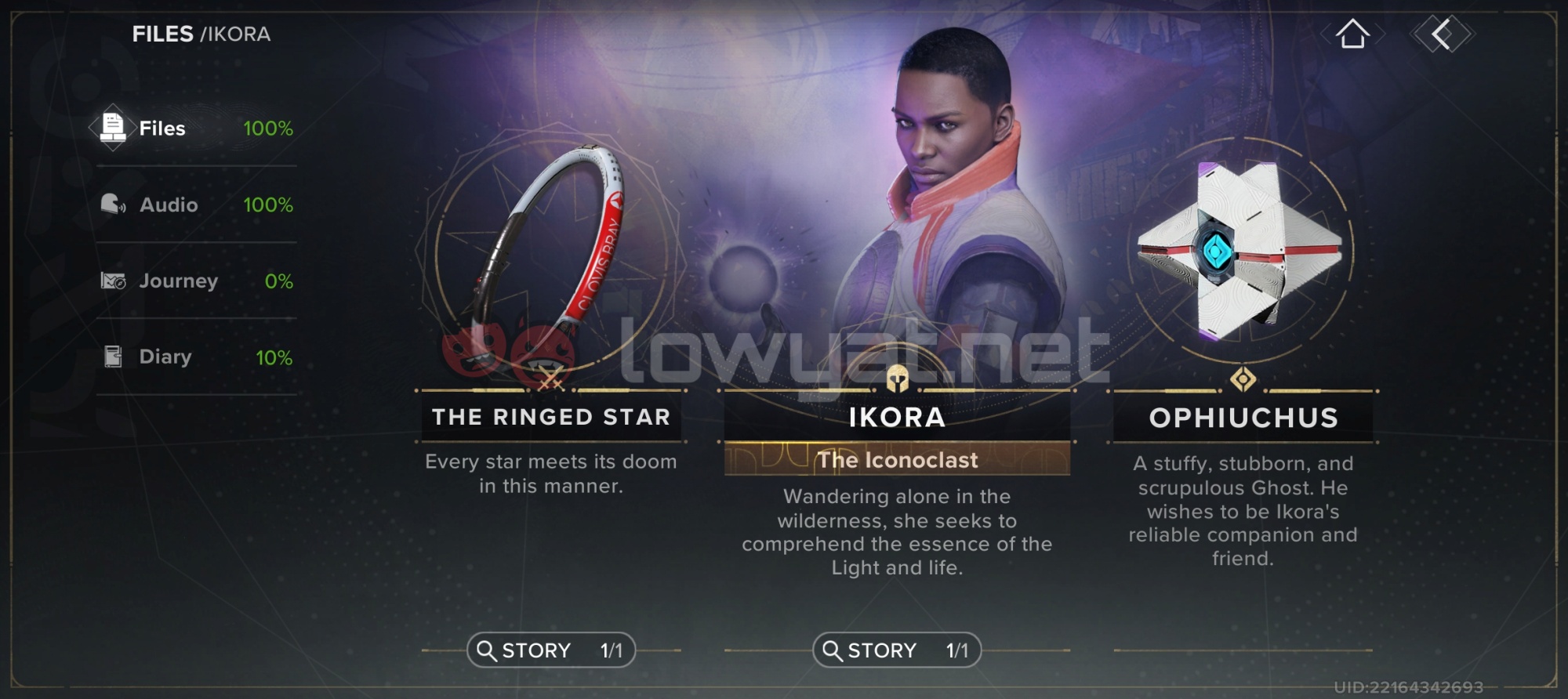Return to the home screen
The width and height of the screenshot is (1568, 699).
pos(1352,34)
